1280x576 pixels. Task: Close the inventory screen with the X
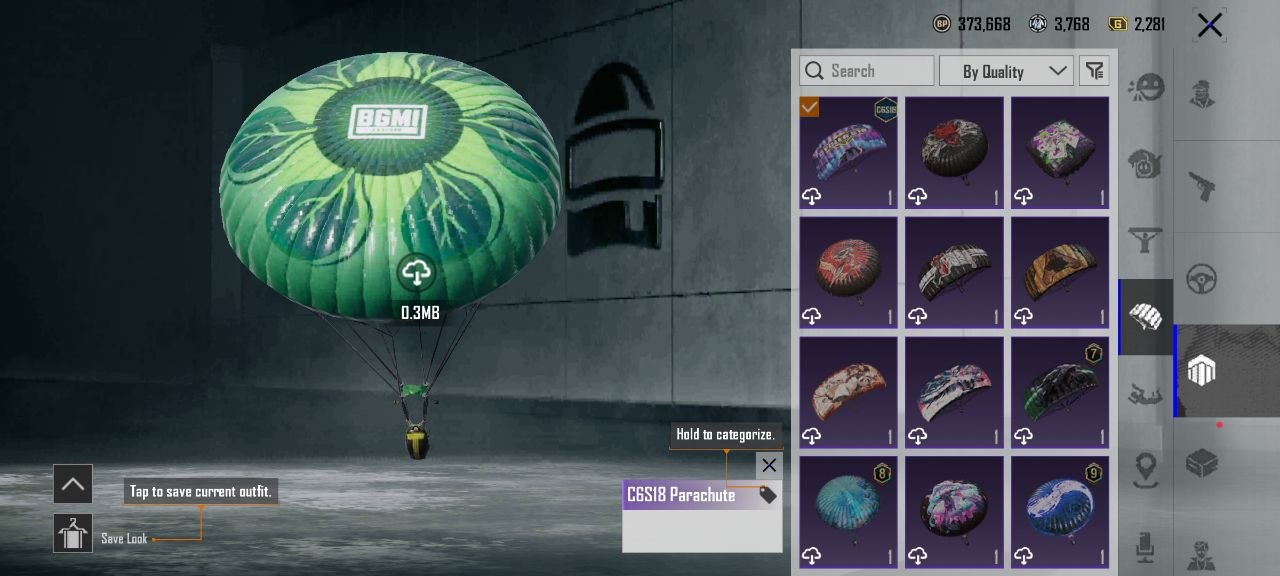click(1209, 25)
